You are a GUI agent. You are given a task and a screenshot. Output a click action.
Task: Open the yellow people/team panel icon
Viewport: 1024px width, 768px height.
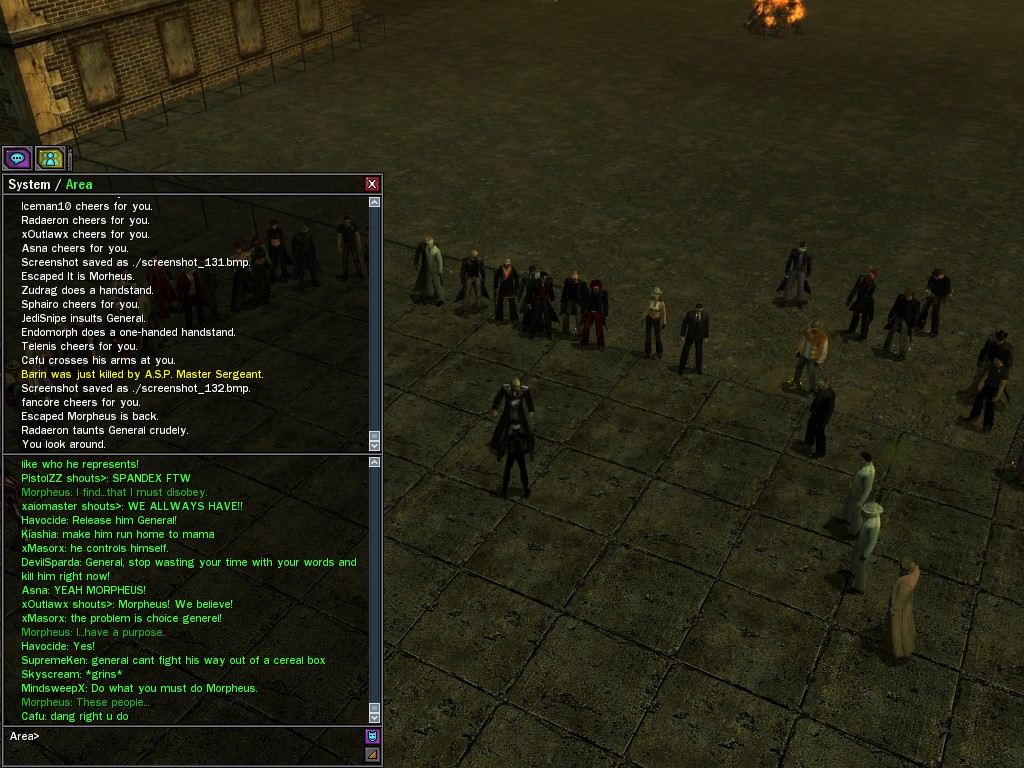(x=49, y=158)
